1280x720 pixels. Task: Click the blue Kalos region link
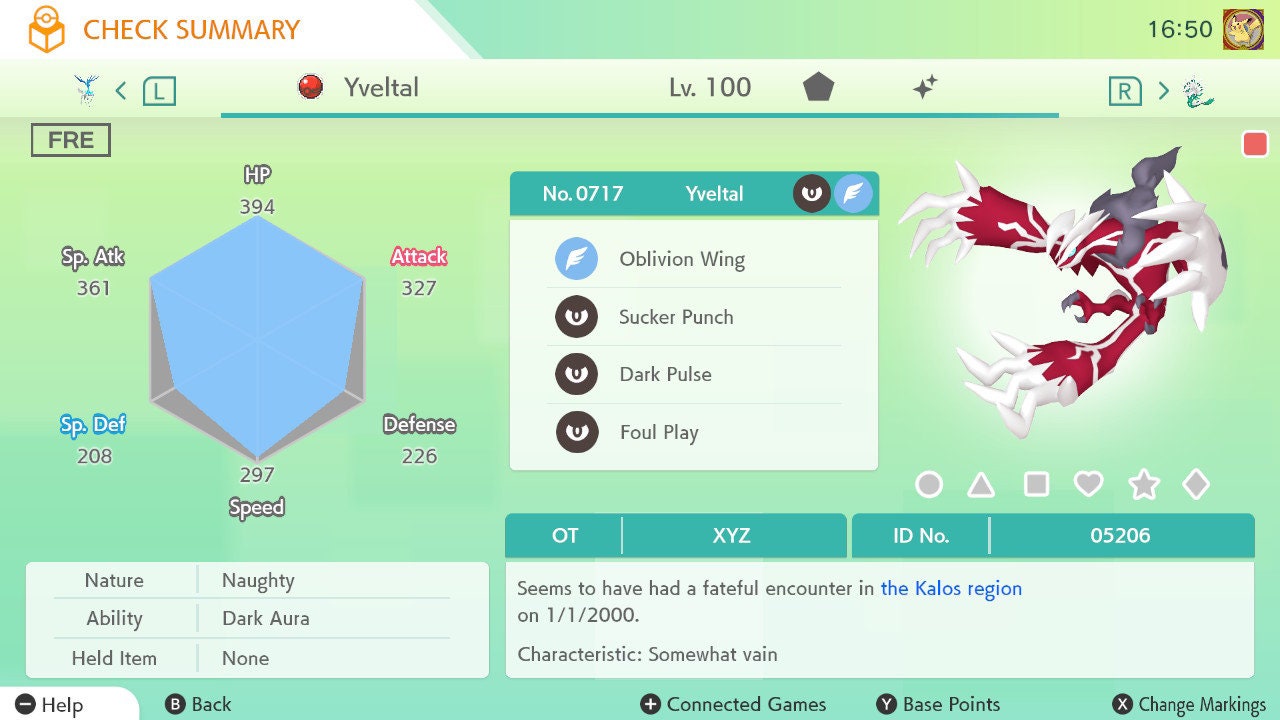[951, 589]
